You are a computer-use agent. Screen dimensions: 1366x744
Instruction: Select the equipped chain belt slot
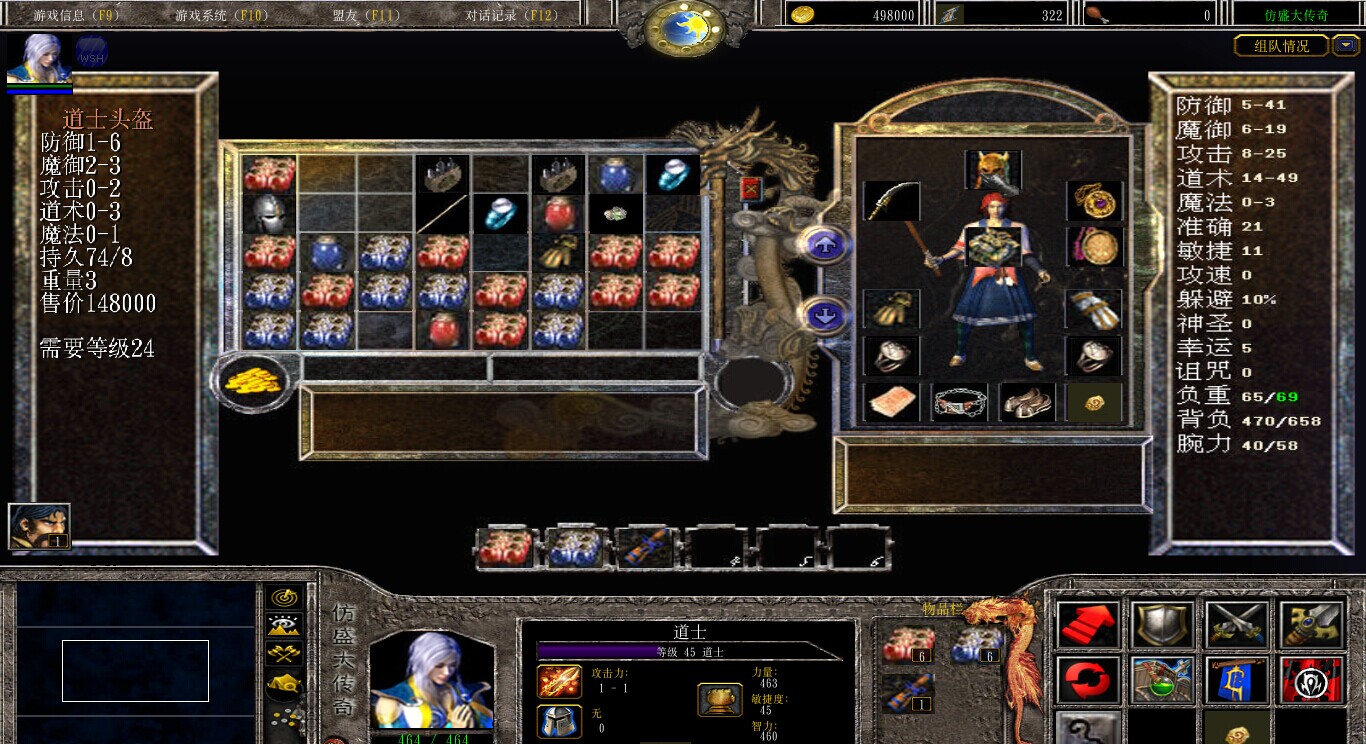[x=959, y=402]
